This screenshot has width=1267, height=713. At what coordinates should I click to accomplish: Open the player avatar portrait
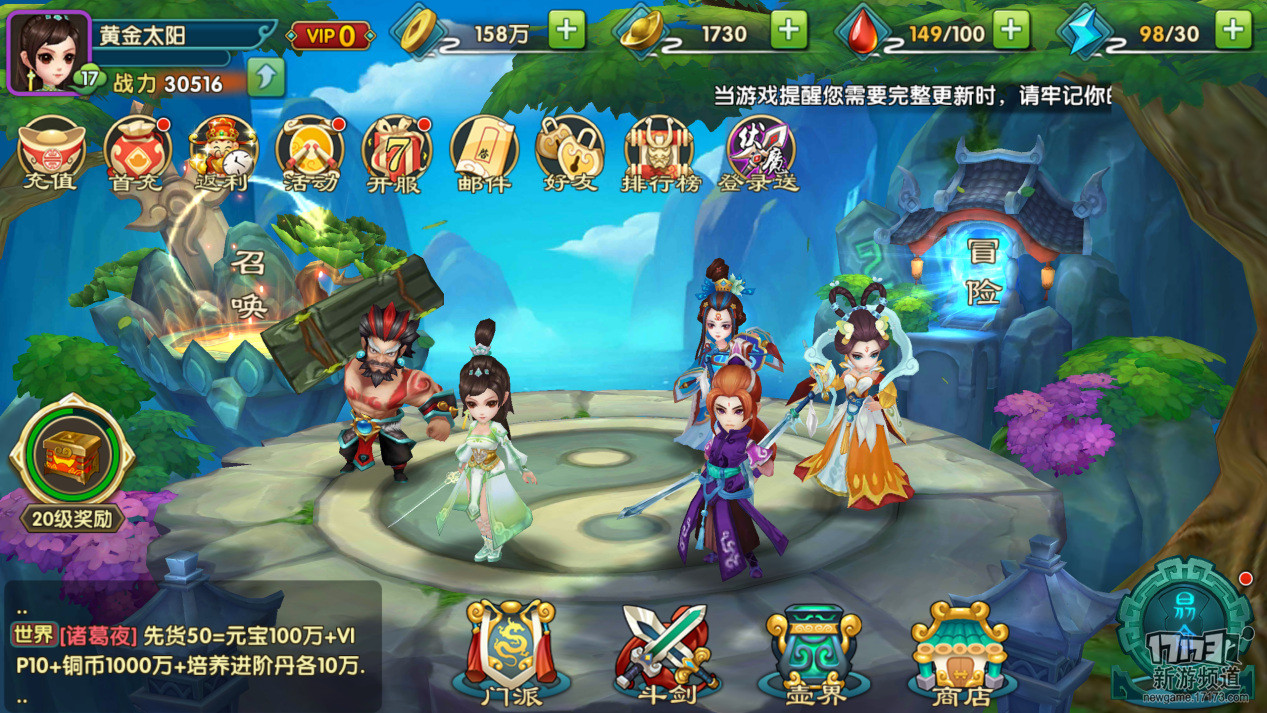click(x=49, y=51)
